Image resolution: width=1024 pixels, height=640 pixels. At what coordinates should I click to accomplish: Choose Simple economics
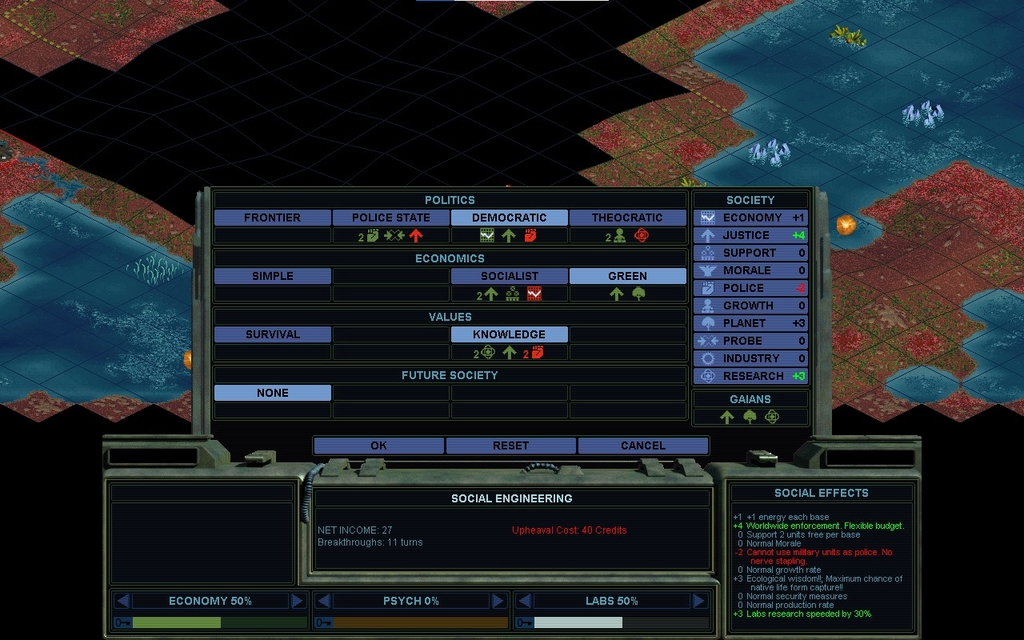(x=272, y=276)
